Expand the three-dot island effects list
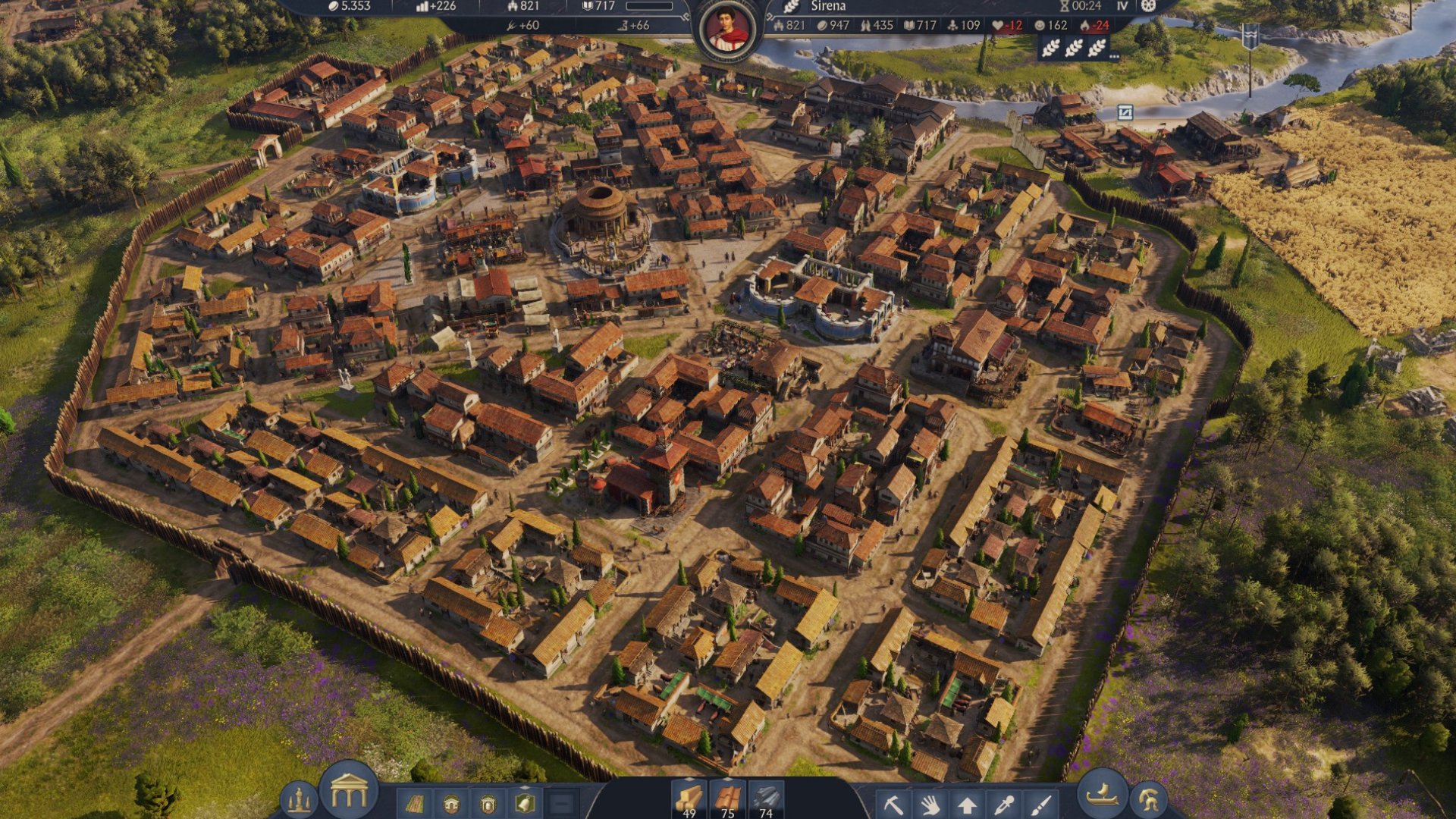The image size is (1456, 819). coord(1114,56)
